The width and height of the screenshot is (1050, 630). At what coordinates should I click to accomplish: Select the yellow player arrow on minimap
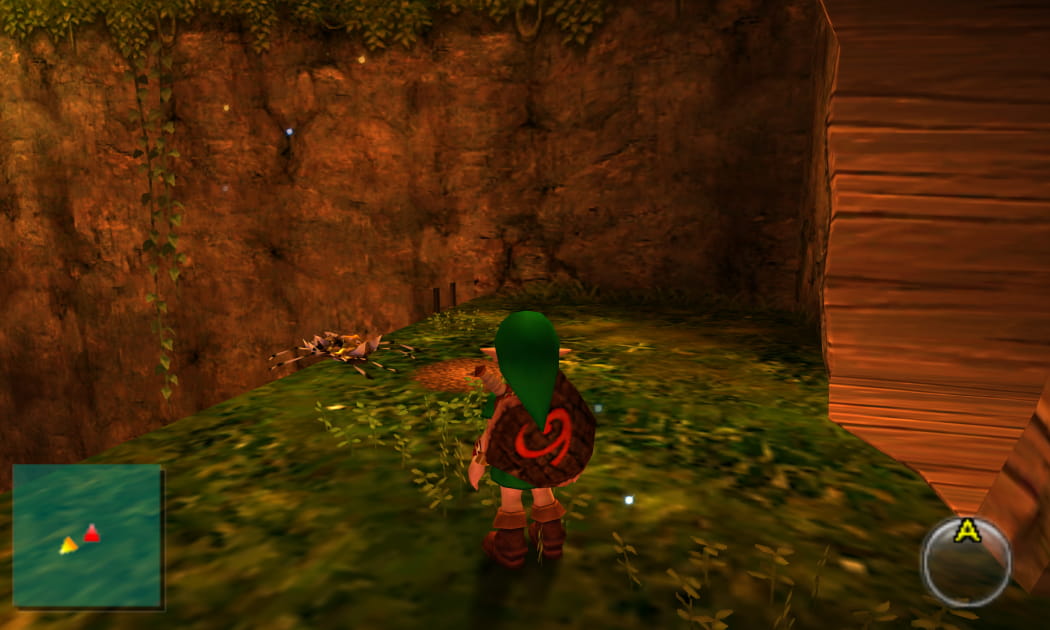[x=68, y=545]
